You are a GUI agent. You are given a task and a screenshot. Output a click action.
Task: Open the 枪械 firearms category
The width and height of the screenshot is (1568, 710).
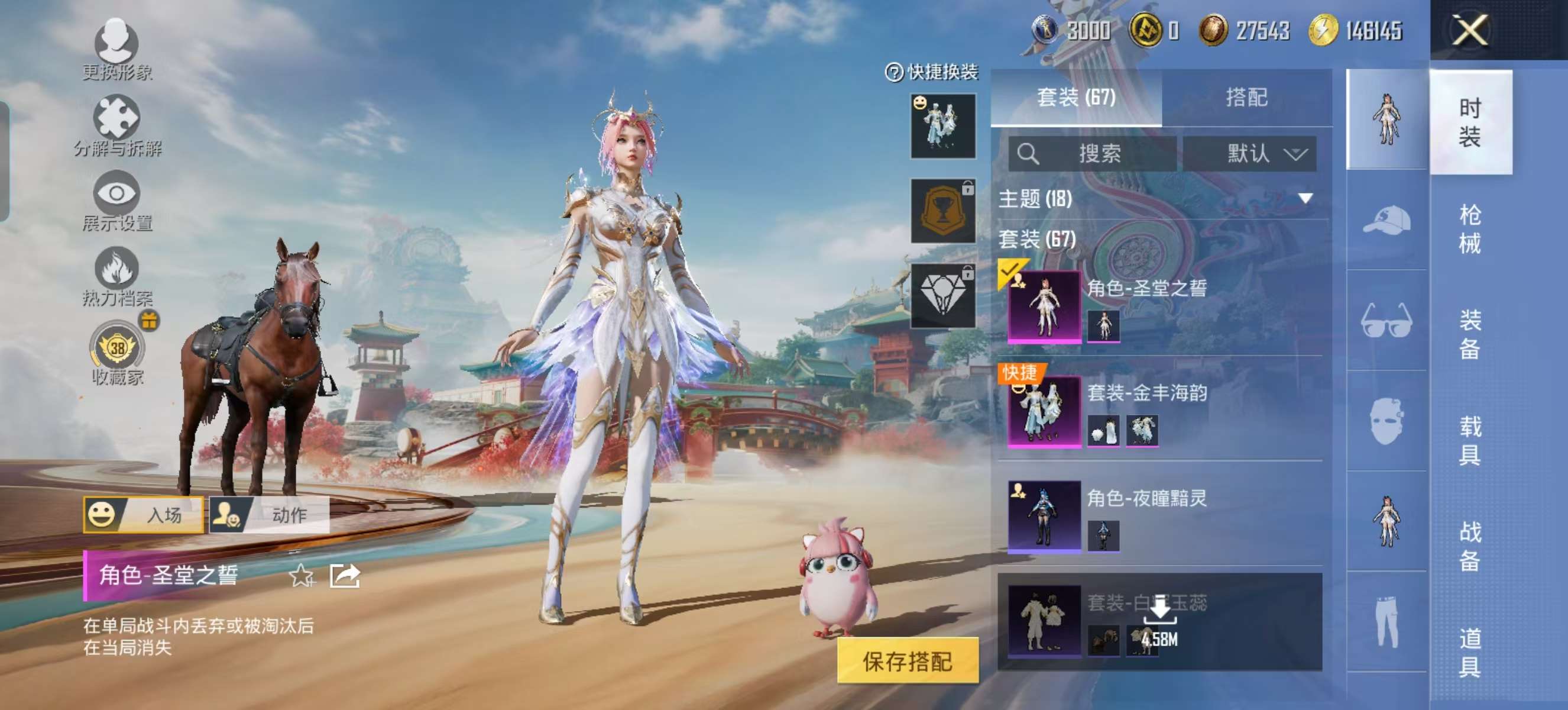[x=1469, y=230]
